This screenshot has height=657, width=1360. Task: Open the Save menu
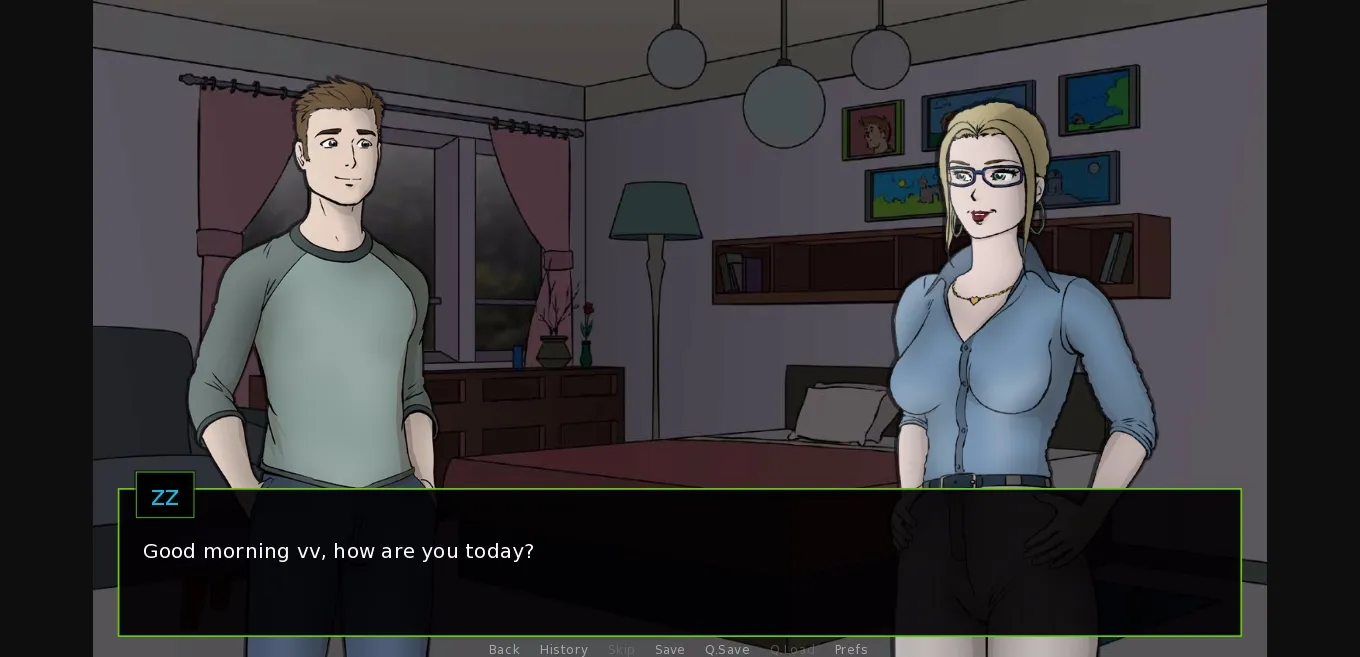click(670, 649)
